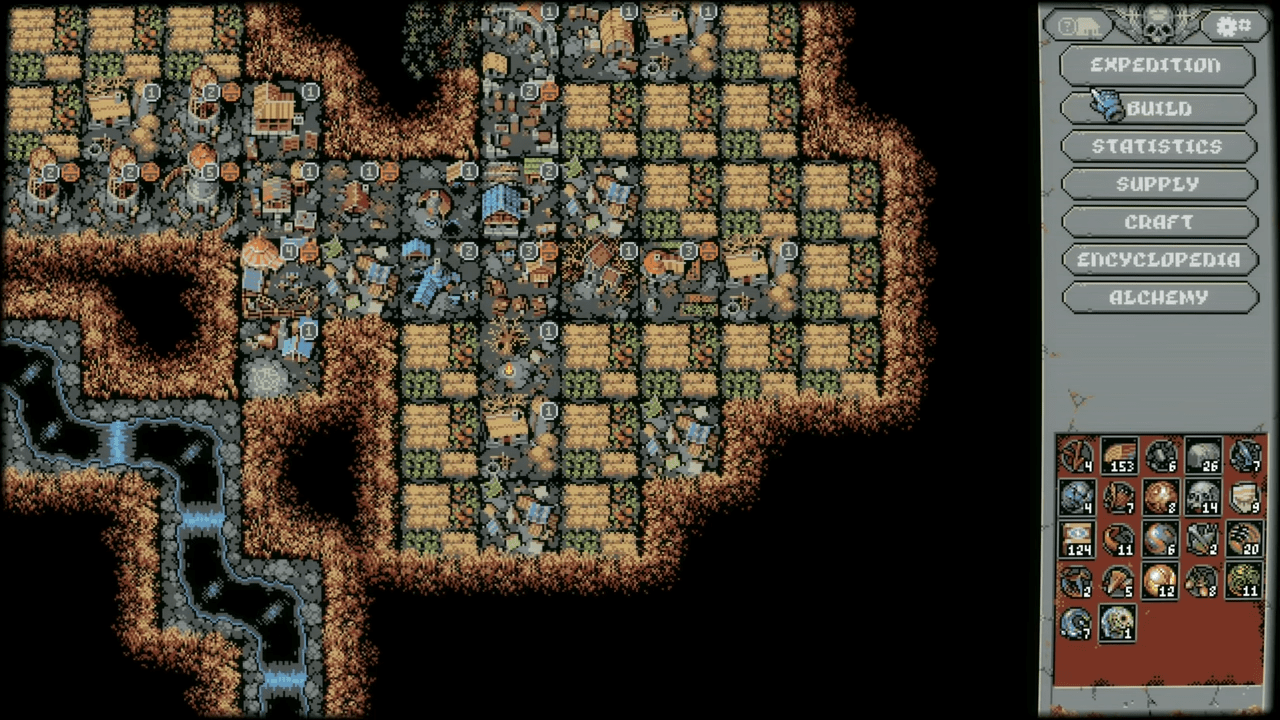View the Supply menu
Image resolution: width=1280 pixels, height=720 pixels.
[x=1157, y=184]
